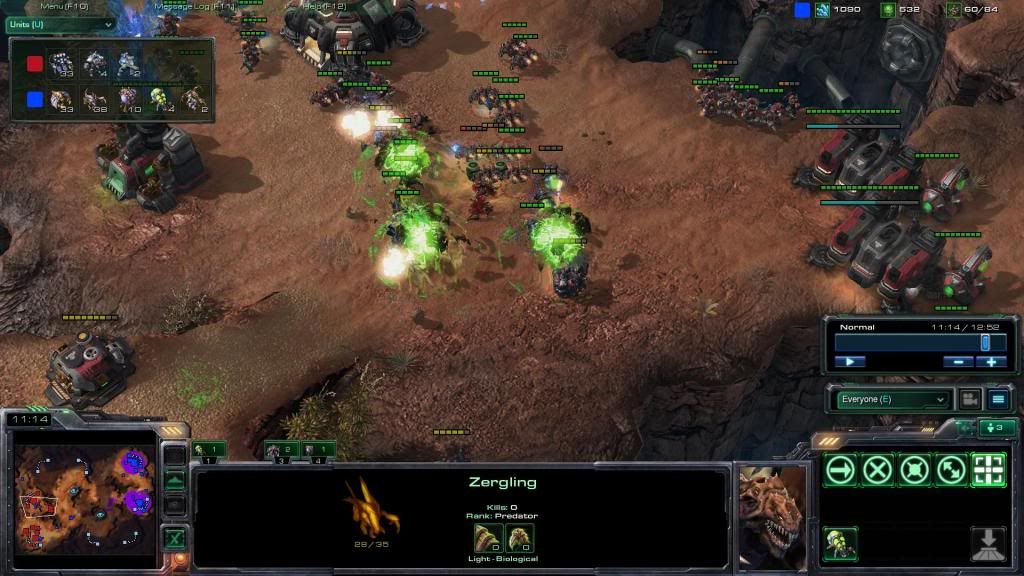1024x576 pixels.
Task: Click the replay timeline slider handle
Action: tap(985, 342)
